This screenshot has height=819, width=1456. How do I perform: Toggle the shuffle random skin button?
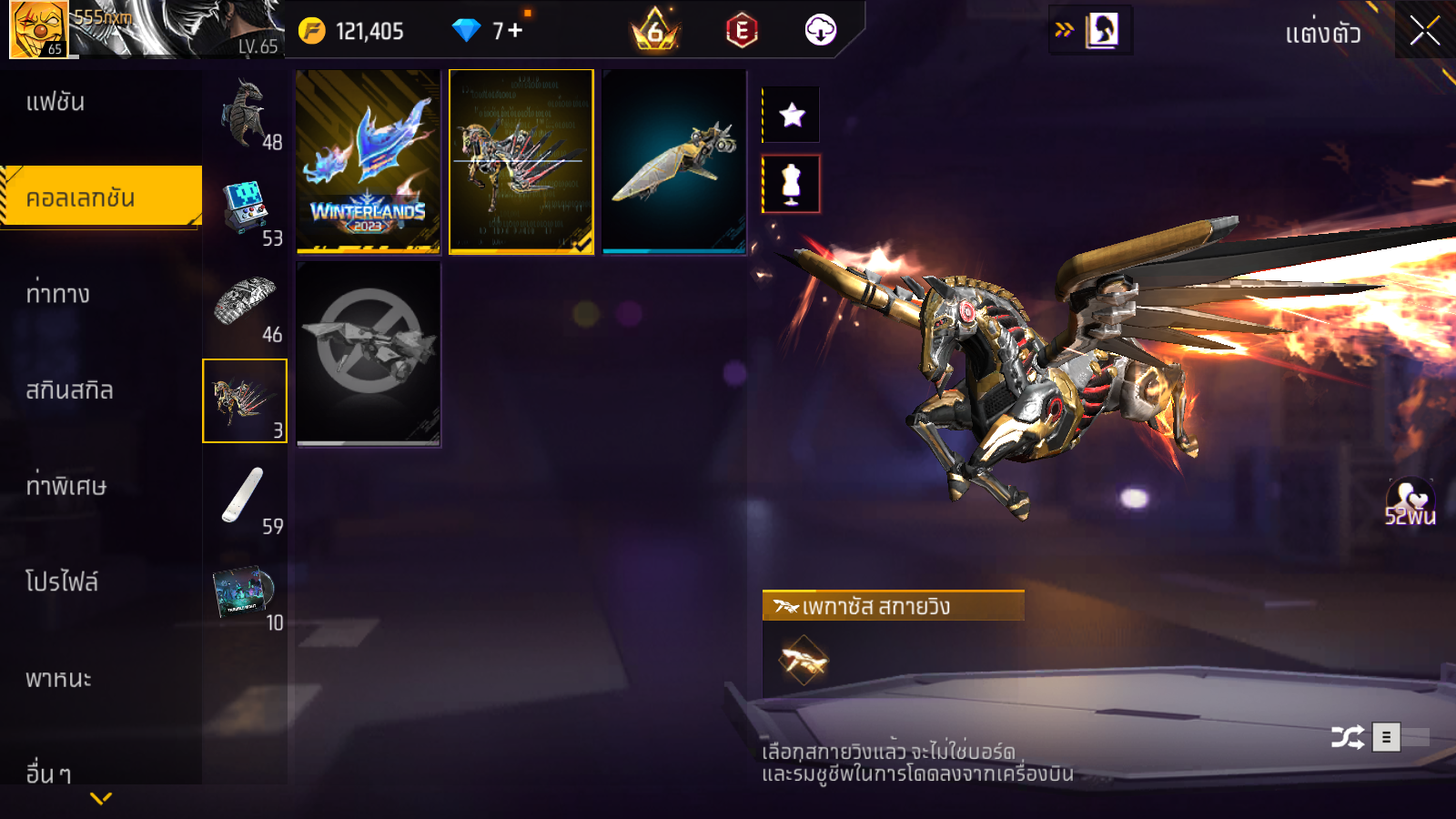[x=1347, y=737]
